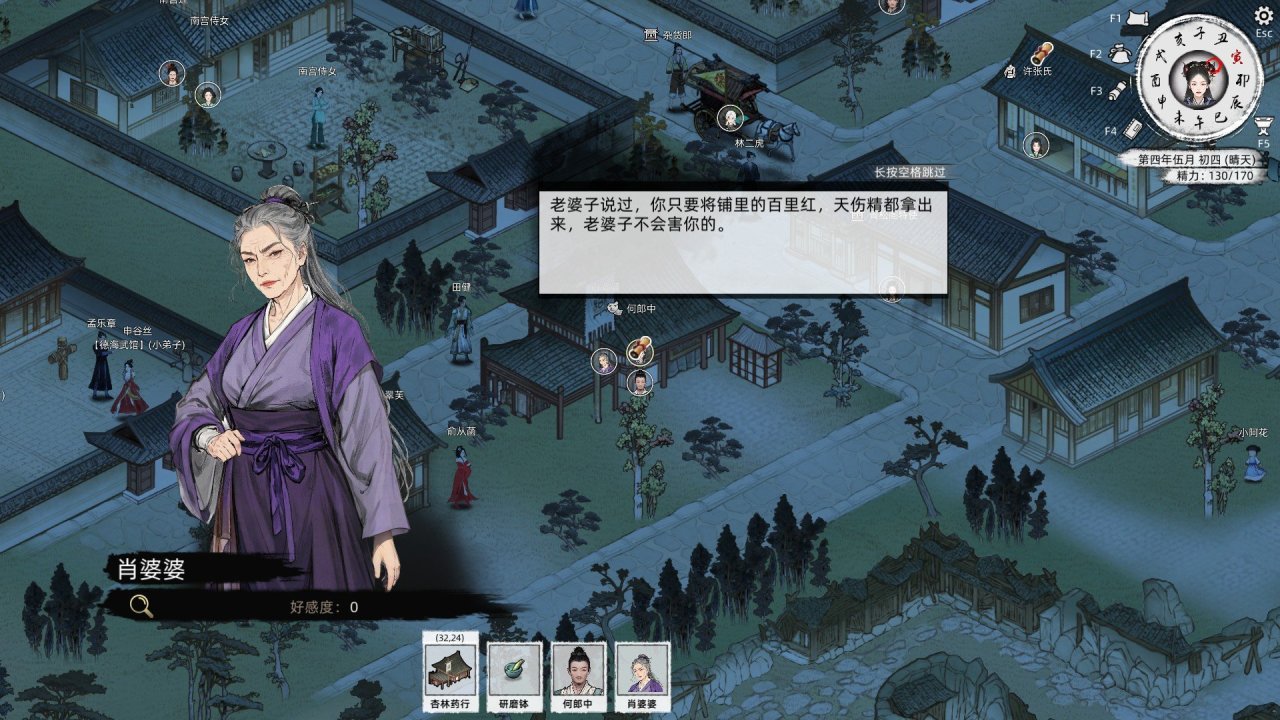Choose the 何郎中 portrait card

578,669
